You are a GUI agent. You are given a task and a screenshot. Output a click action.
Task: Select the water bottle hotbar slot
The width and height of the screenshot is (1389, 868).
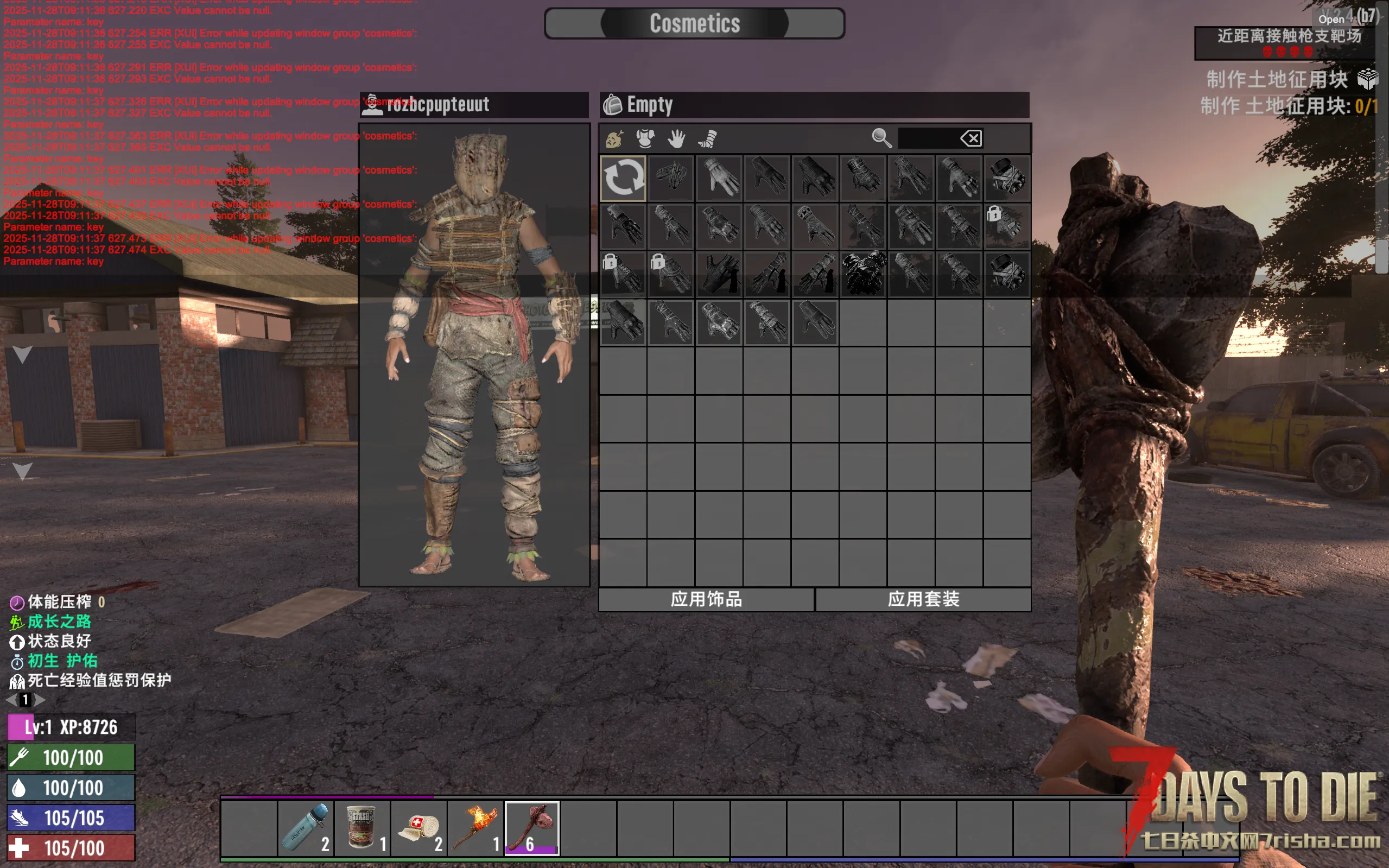tap(305, 828)
